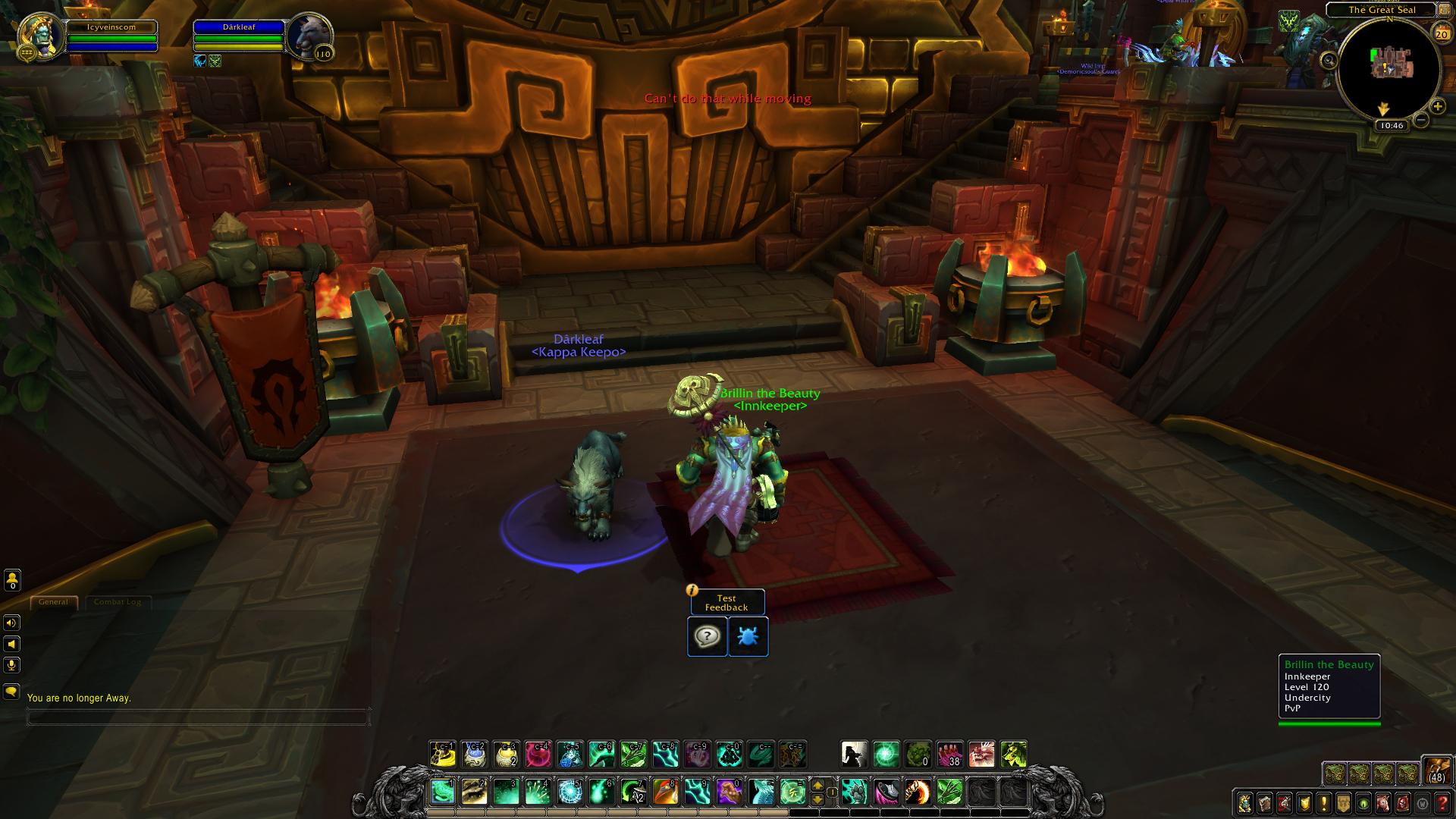
Task: Zoom in the minimap with plus button
Action: [1438, 107]
